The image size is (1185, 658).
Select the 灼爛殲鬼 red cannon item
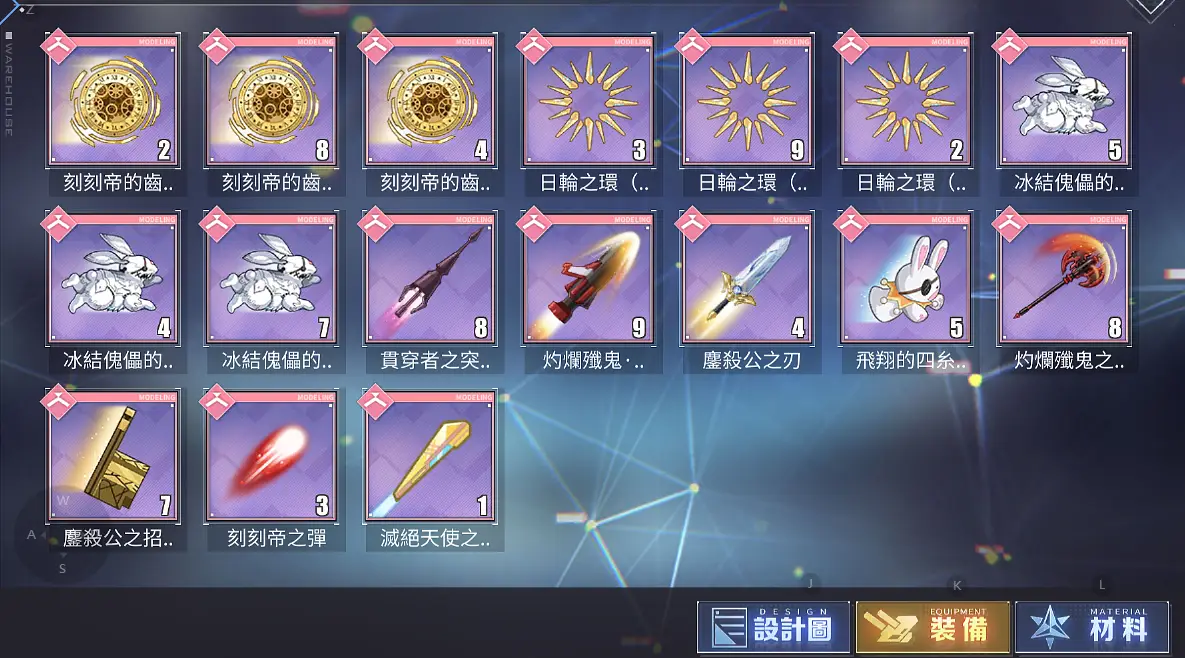(588, 282)
